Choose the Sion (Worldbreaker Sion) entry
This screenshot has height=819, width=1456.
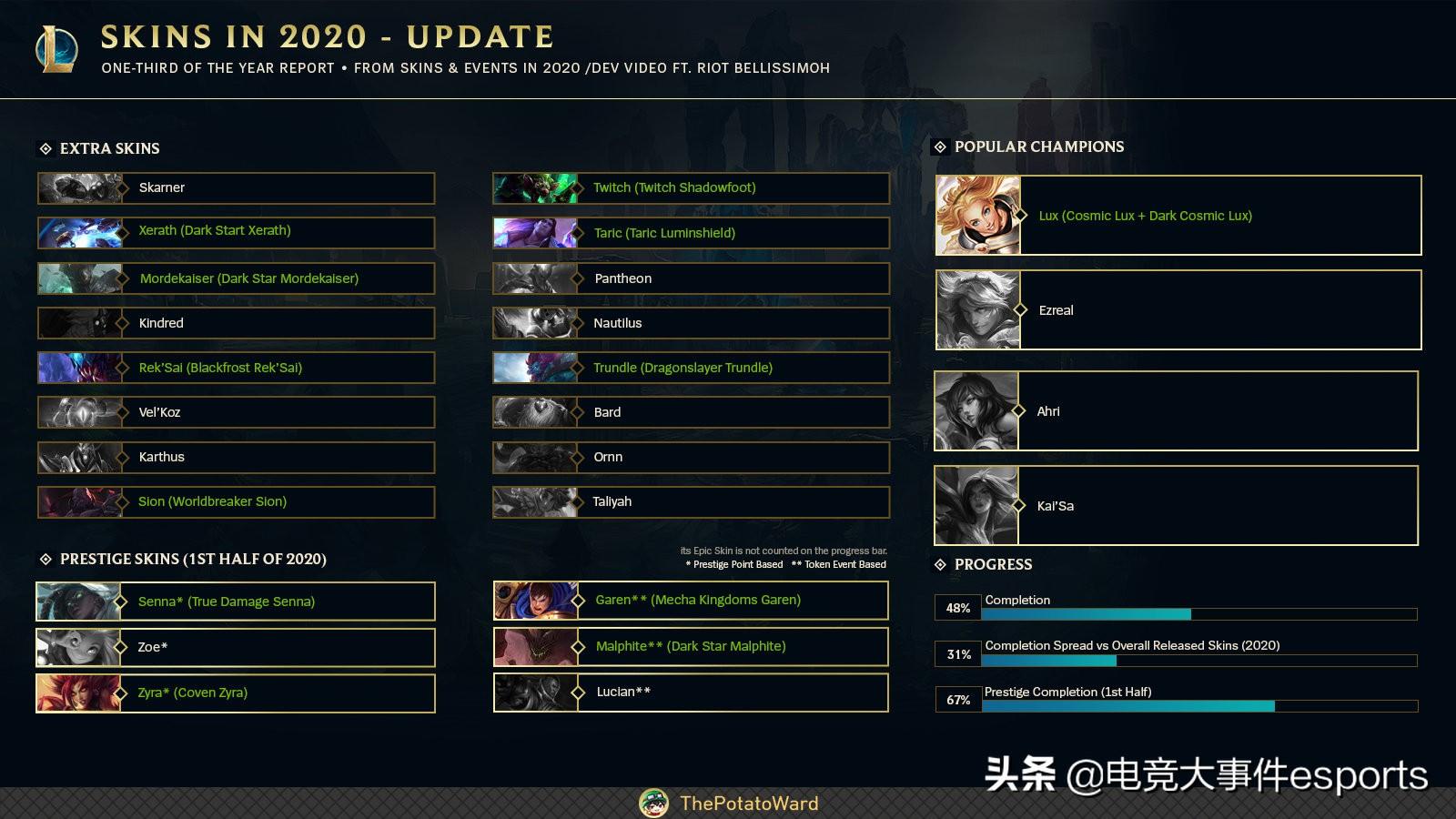click(x=237, y=501)
